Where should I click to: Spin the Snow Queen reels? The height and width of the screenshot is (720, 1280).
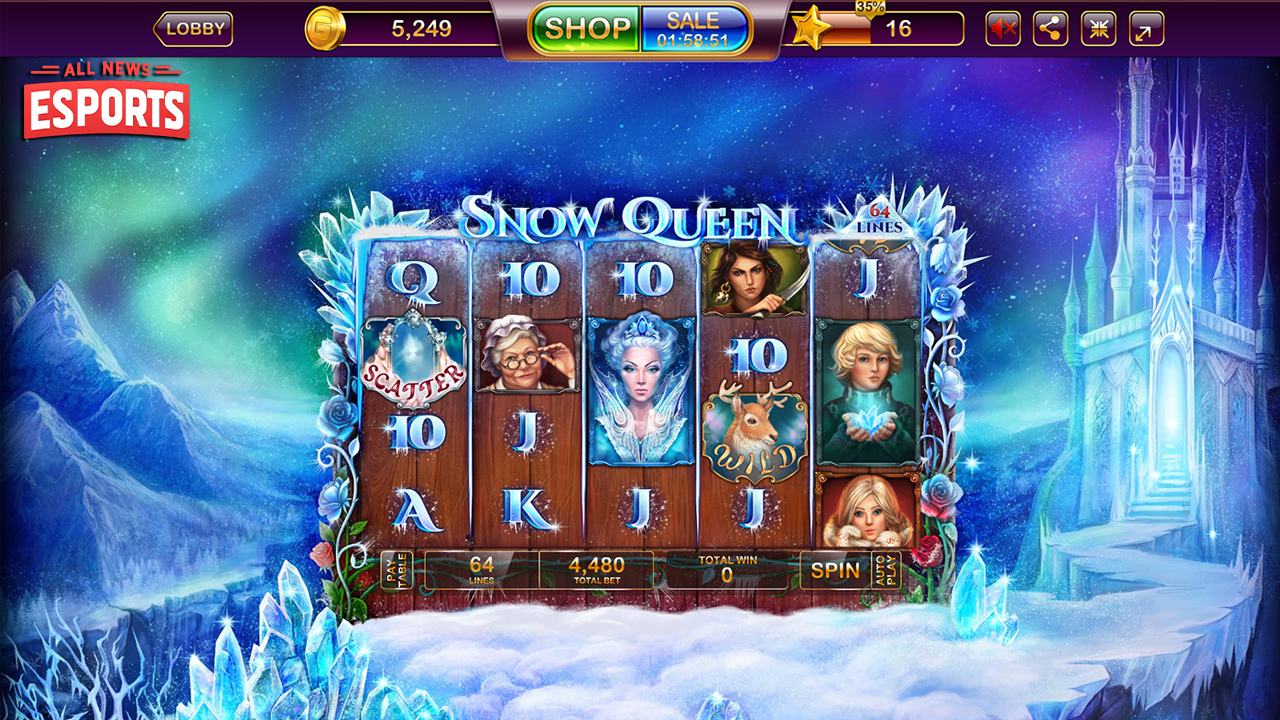coord(835,570)
